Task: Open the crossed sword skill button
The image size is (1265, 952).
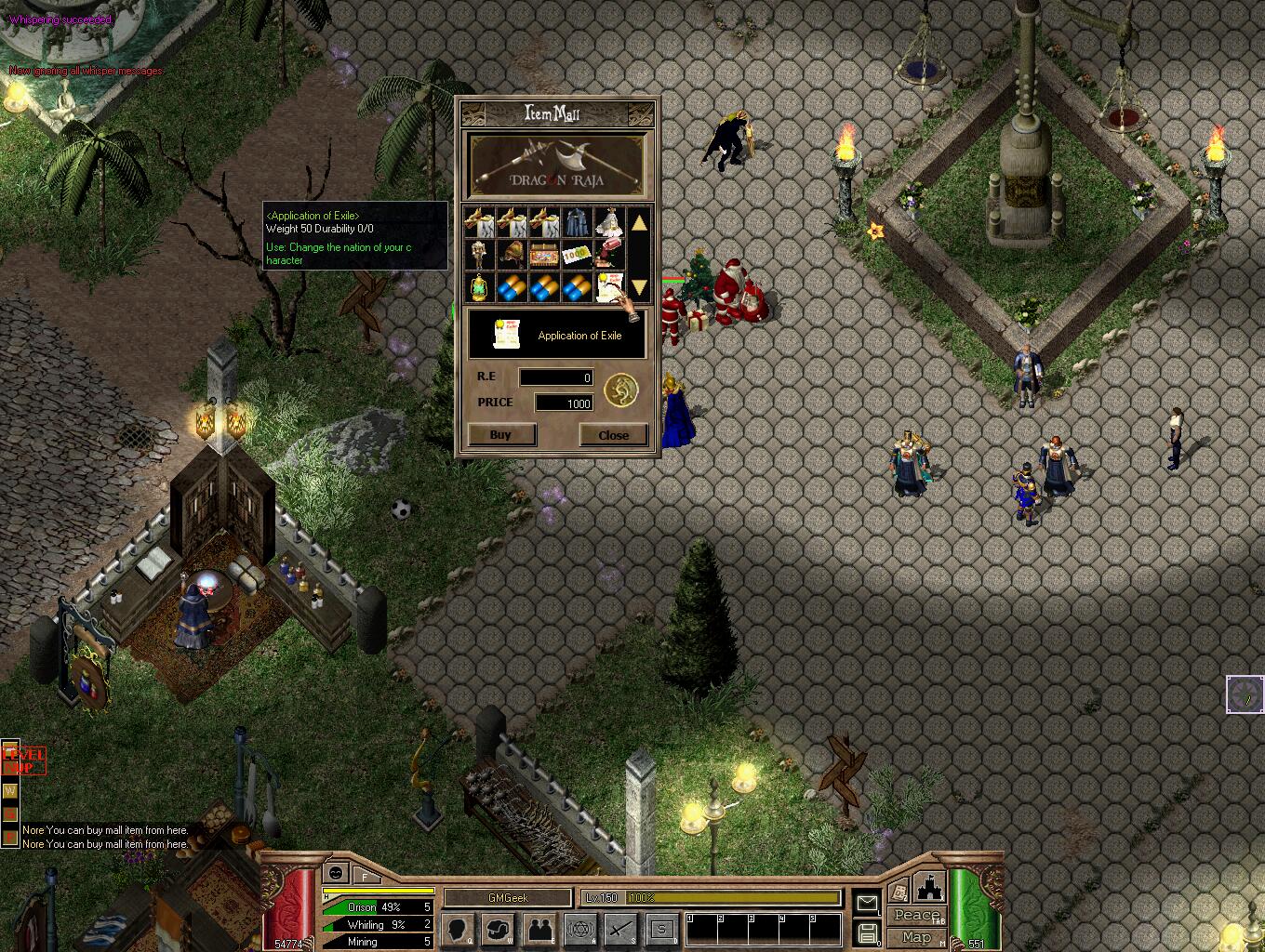Action: pyautogui.click(x=621, y=929)
